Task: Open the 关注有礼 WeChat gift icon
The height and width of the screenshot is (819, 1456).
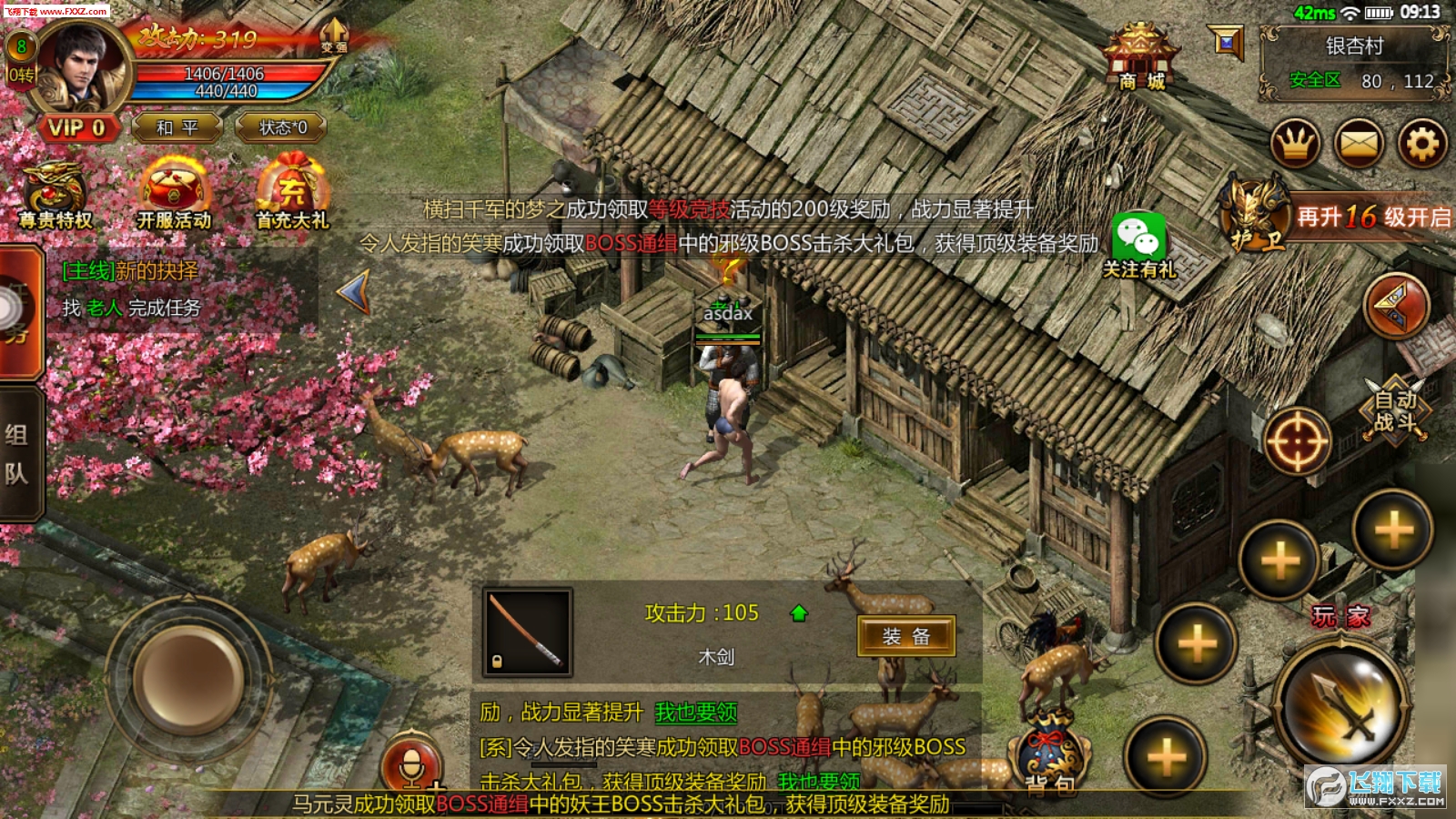Action: 1138,246
